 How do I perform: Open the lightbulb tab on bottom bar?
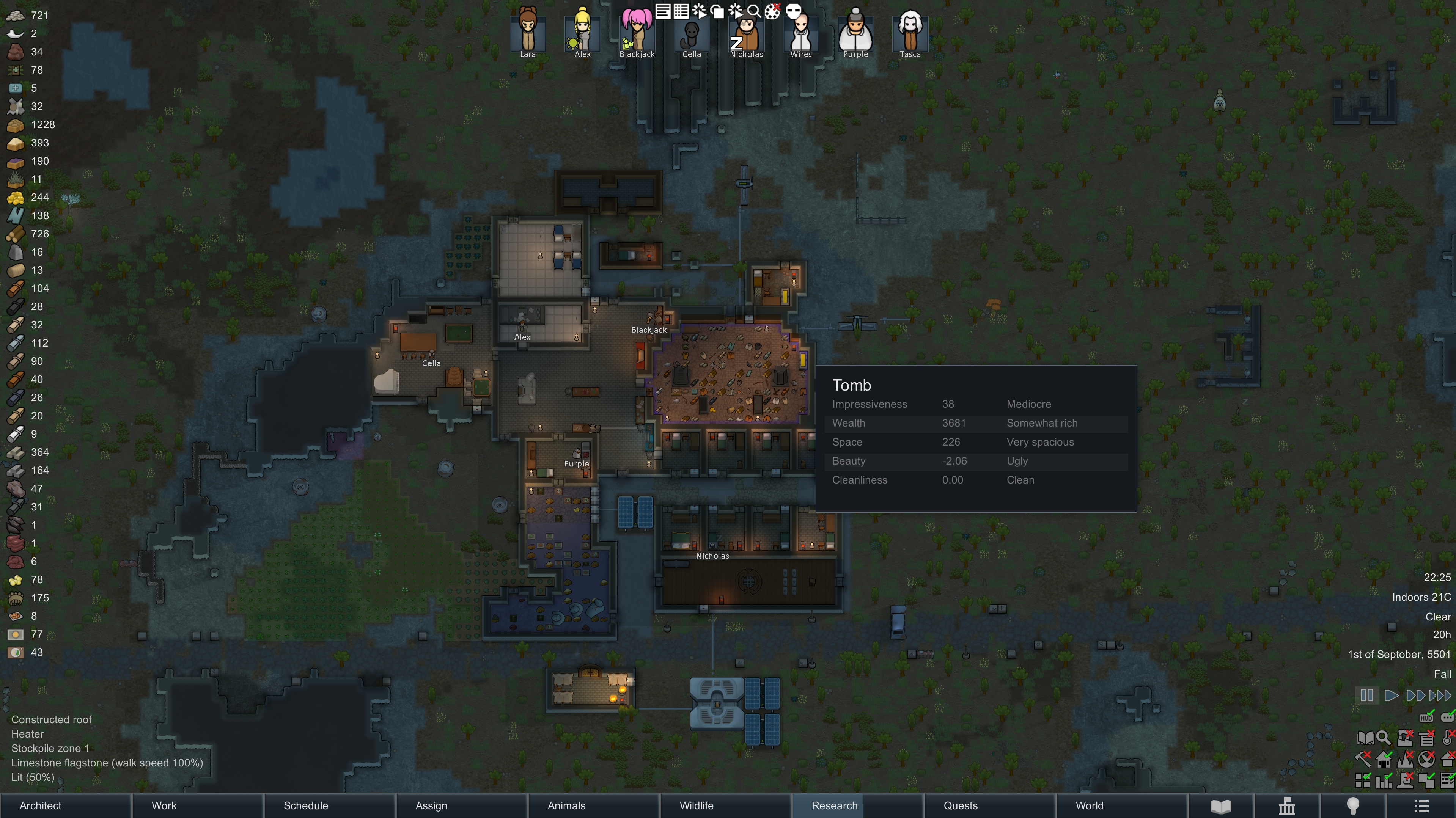pos(1352,806)
